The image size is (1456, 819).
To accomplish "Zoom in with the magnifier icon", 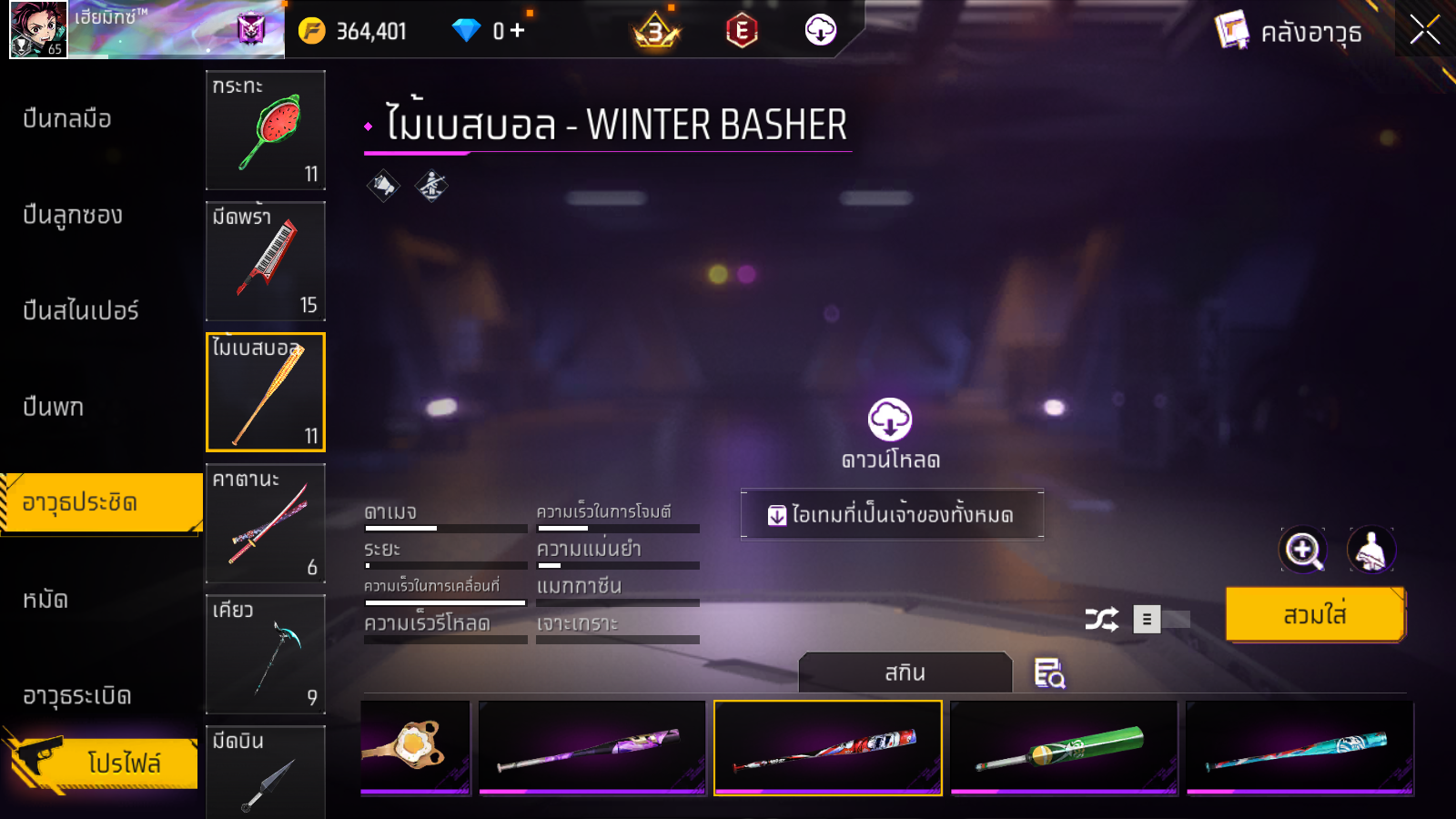I will point(1303,550).
